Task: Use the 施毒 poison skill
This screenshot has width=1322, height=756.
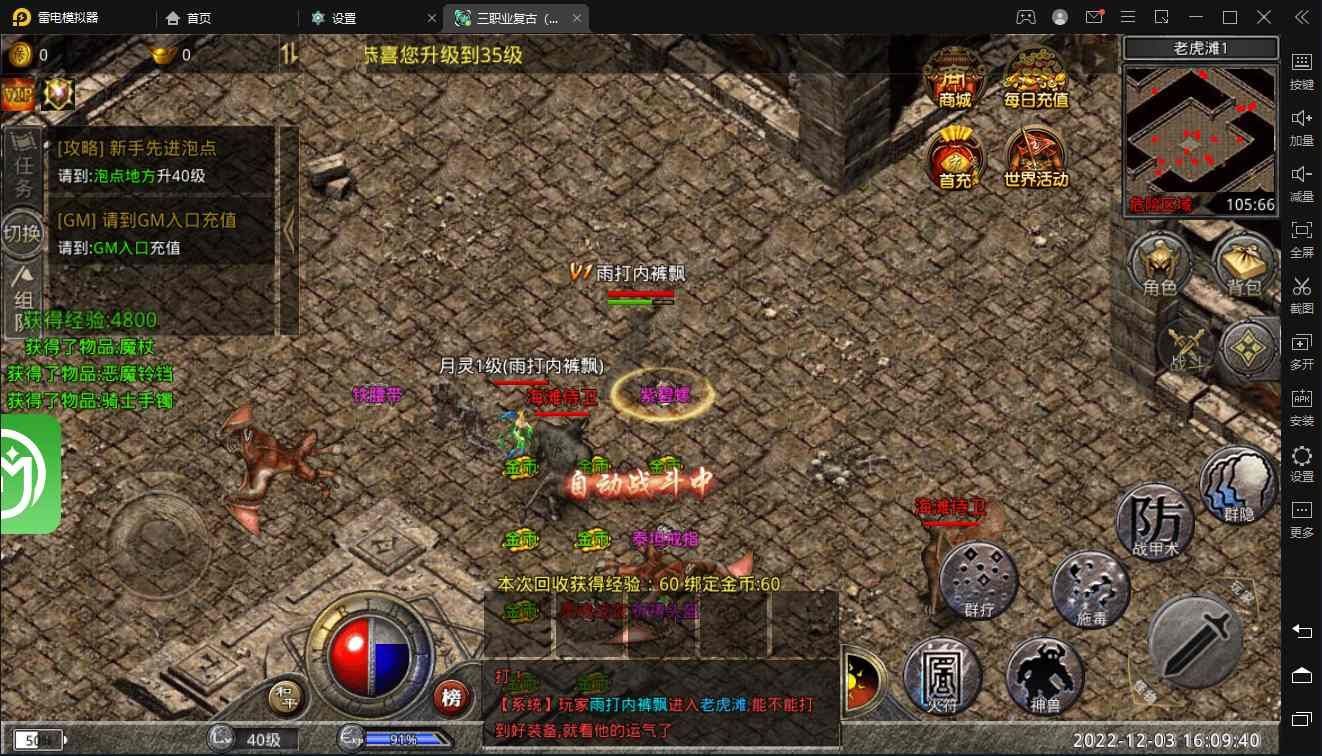Action: point(1090,589)
